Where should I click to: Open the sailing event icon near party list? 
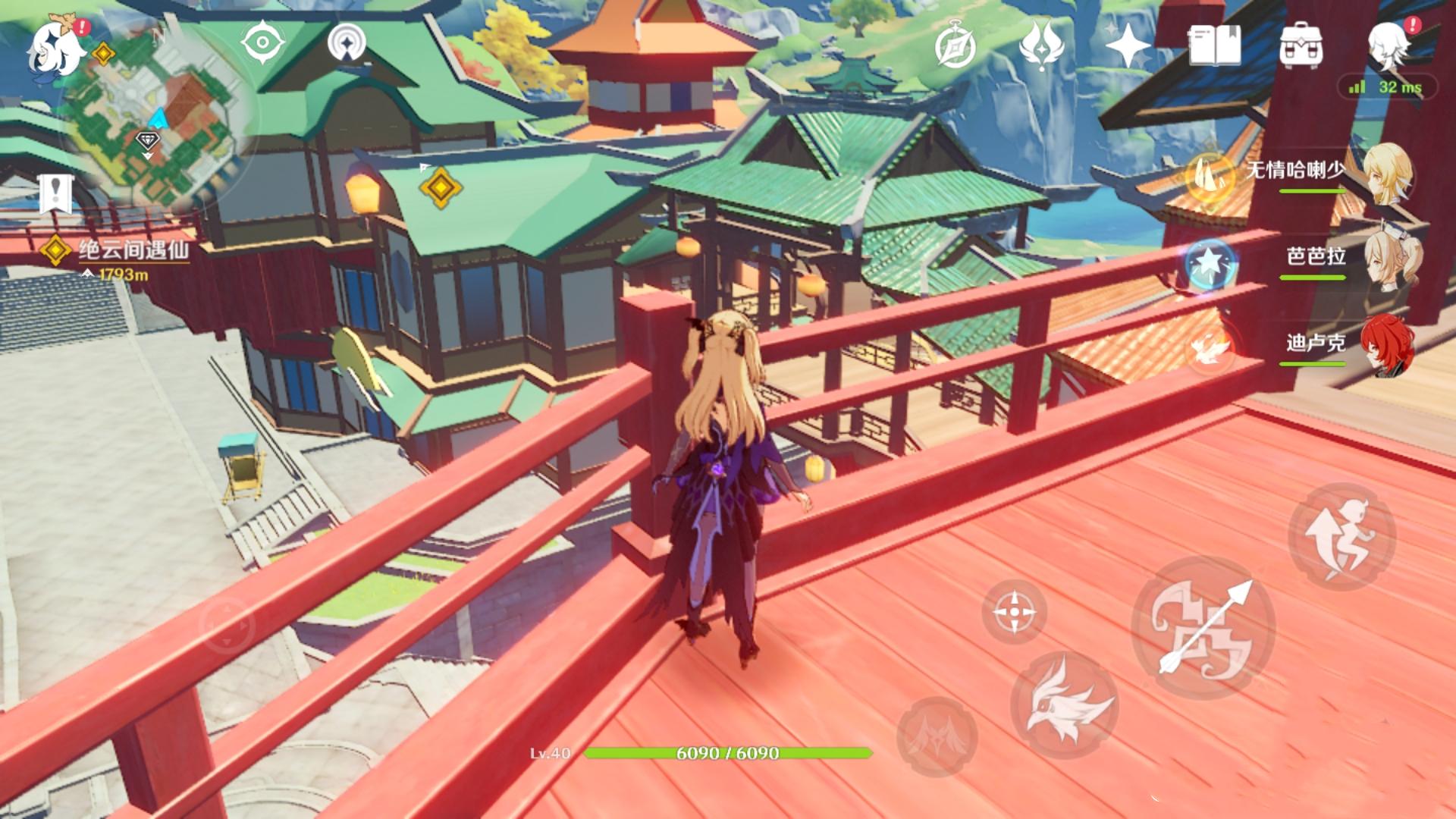pos(1211,180)
